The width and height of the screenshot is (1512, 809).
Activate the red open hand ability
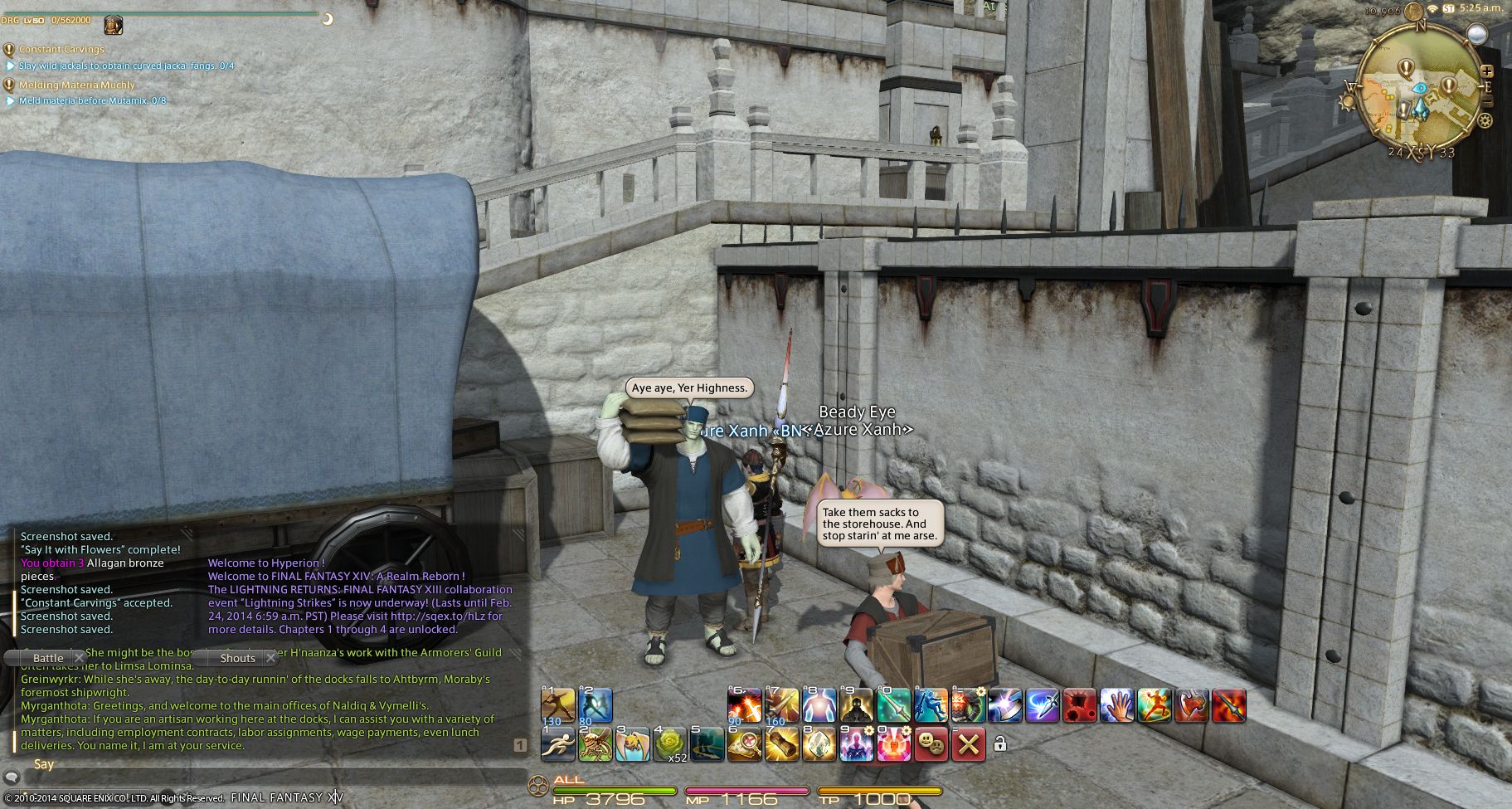pyautogui.click(x=1116, y=705)
